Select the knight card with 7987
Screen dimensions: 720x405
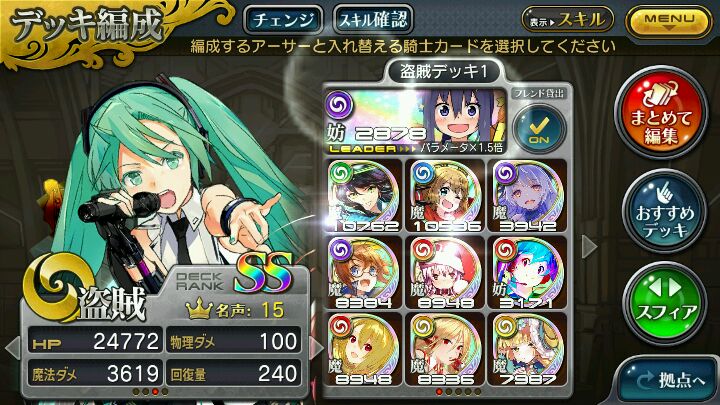click(531, 348)
